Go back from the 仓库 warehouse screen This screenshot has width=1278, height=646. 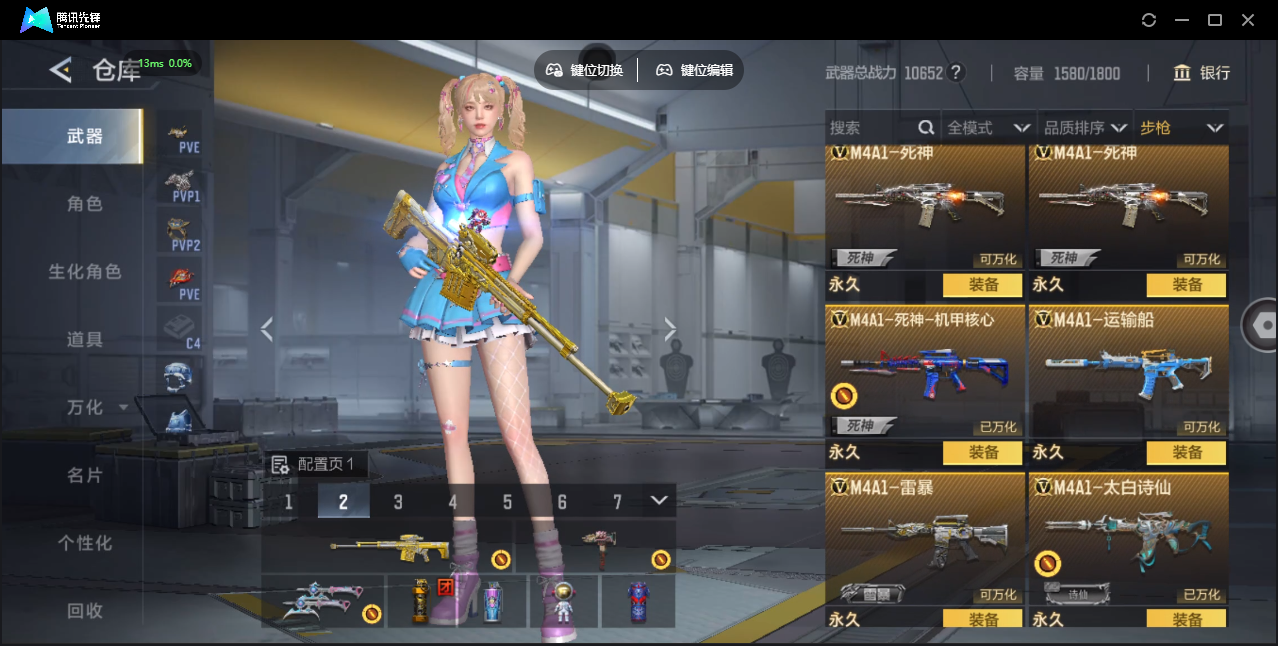pyautogui.click(x=61, y=70)
